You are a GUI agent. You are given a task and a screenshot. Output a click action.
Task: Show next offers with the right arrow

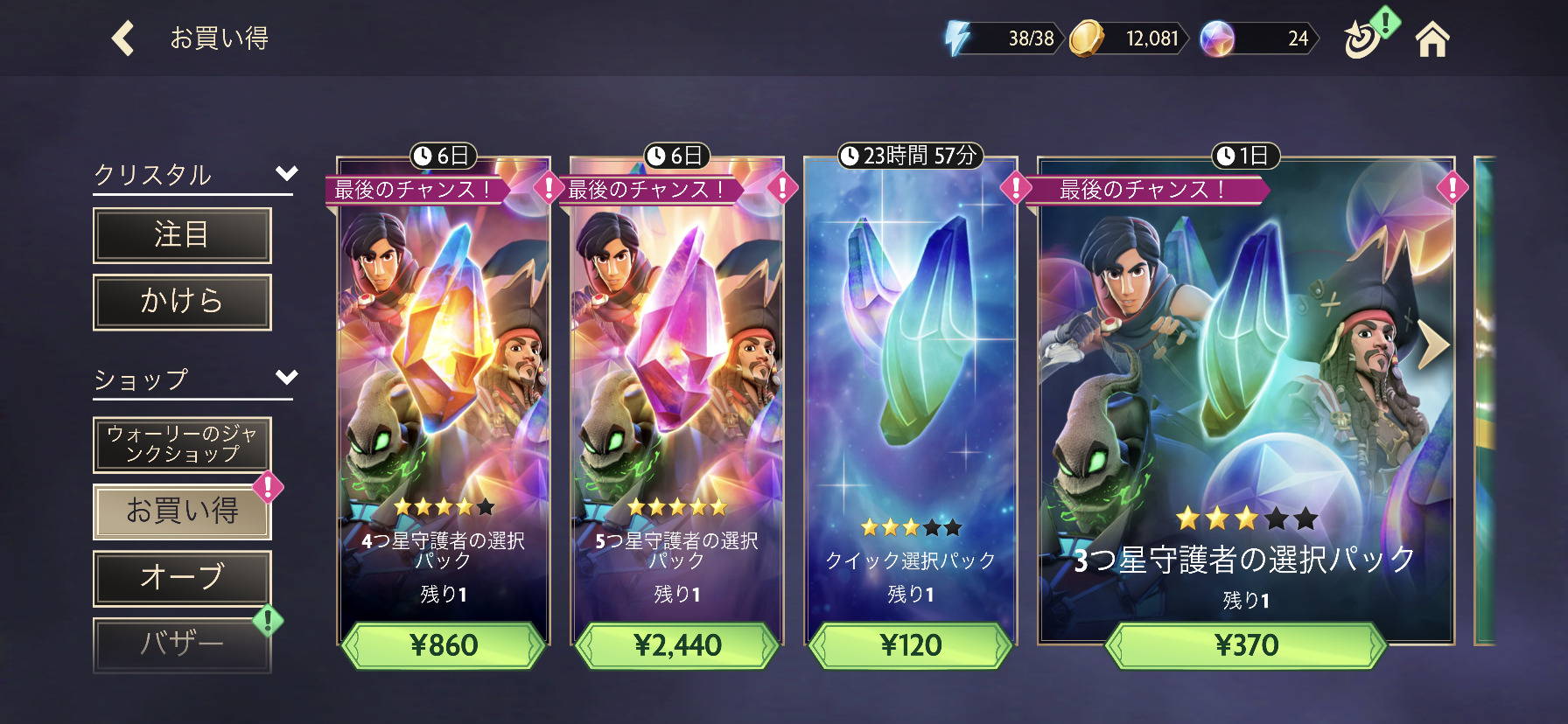click(x=1432, y=345)
